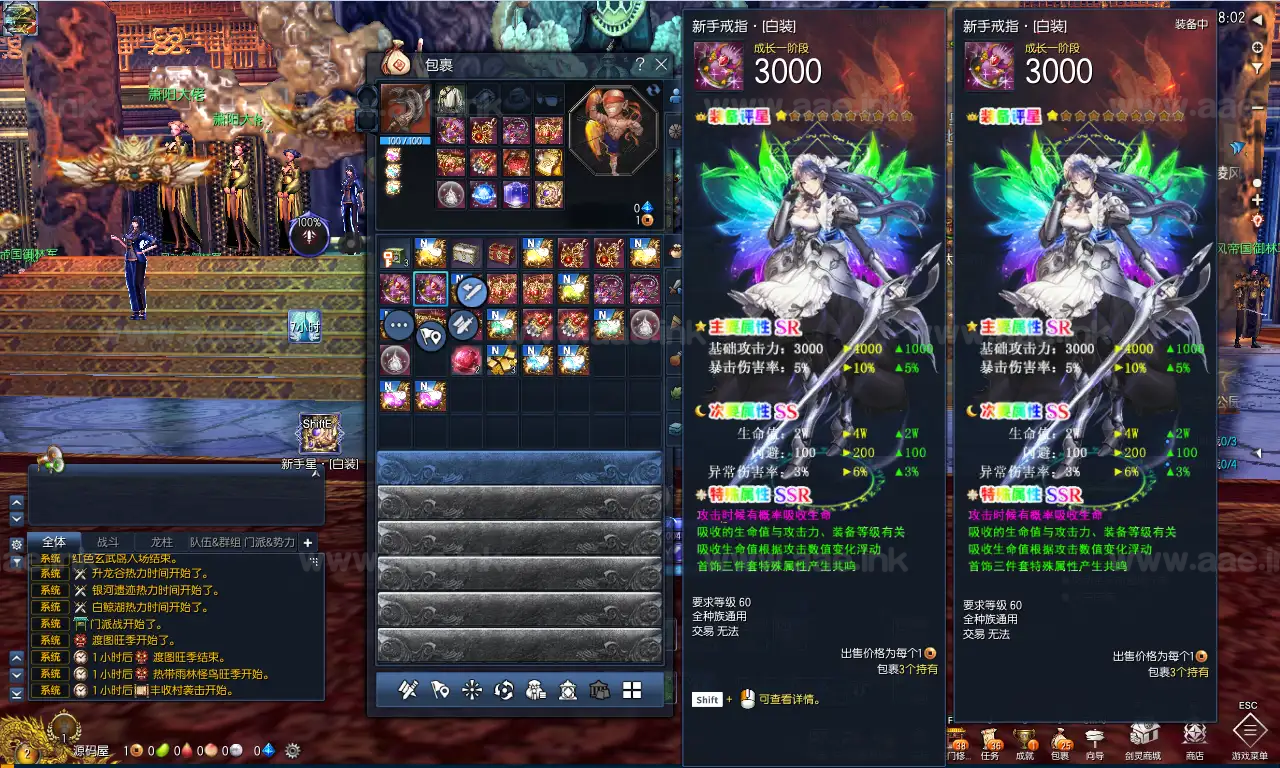The height and width of the screenshot is (768, 1280).
Task: Open the 游戏菜单 diamond menu icon
Action: point(1248,733)
